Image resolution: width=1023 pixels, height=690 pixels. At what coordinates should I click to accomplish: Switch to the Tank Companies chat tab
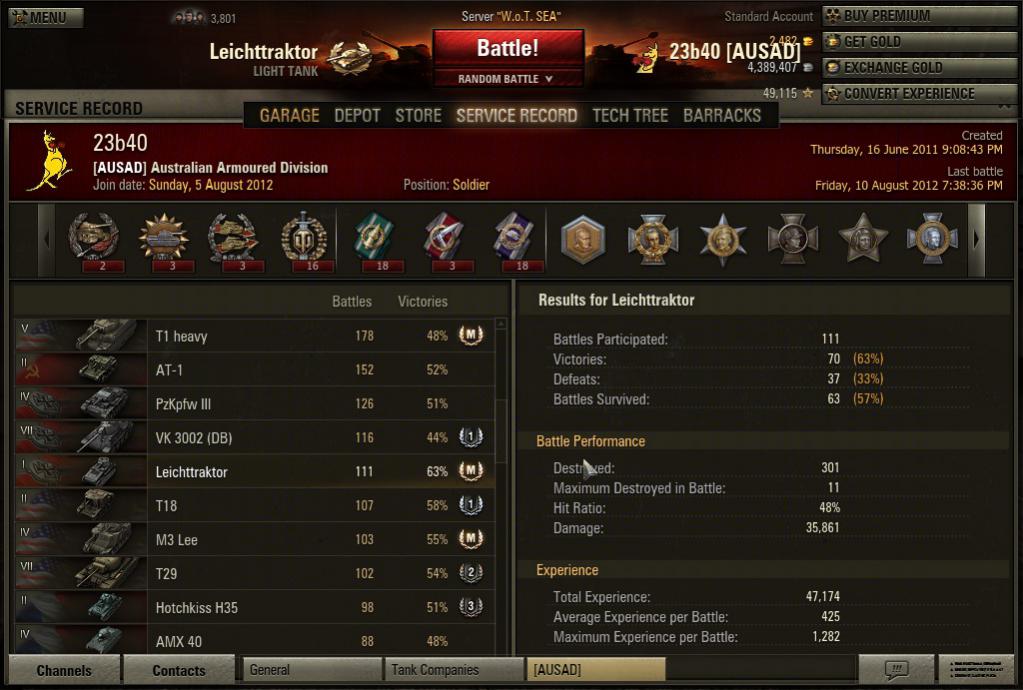point(454,670)
